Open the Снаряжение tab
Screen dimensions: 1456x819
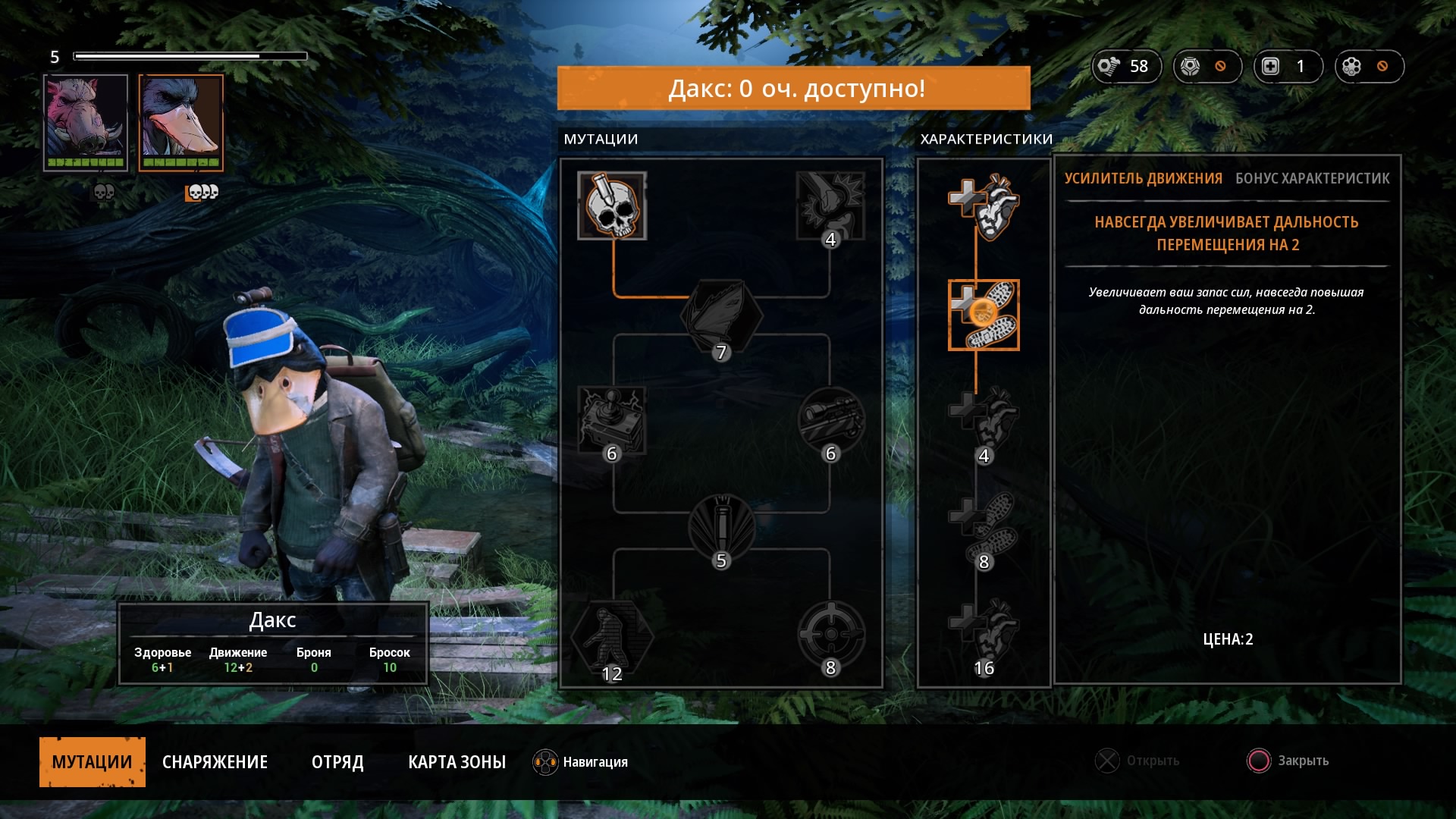tap(215, 761)
